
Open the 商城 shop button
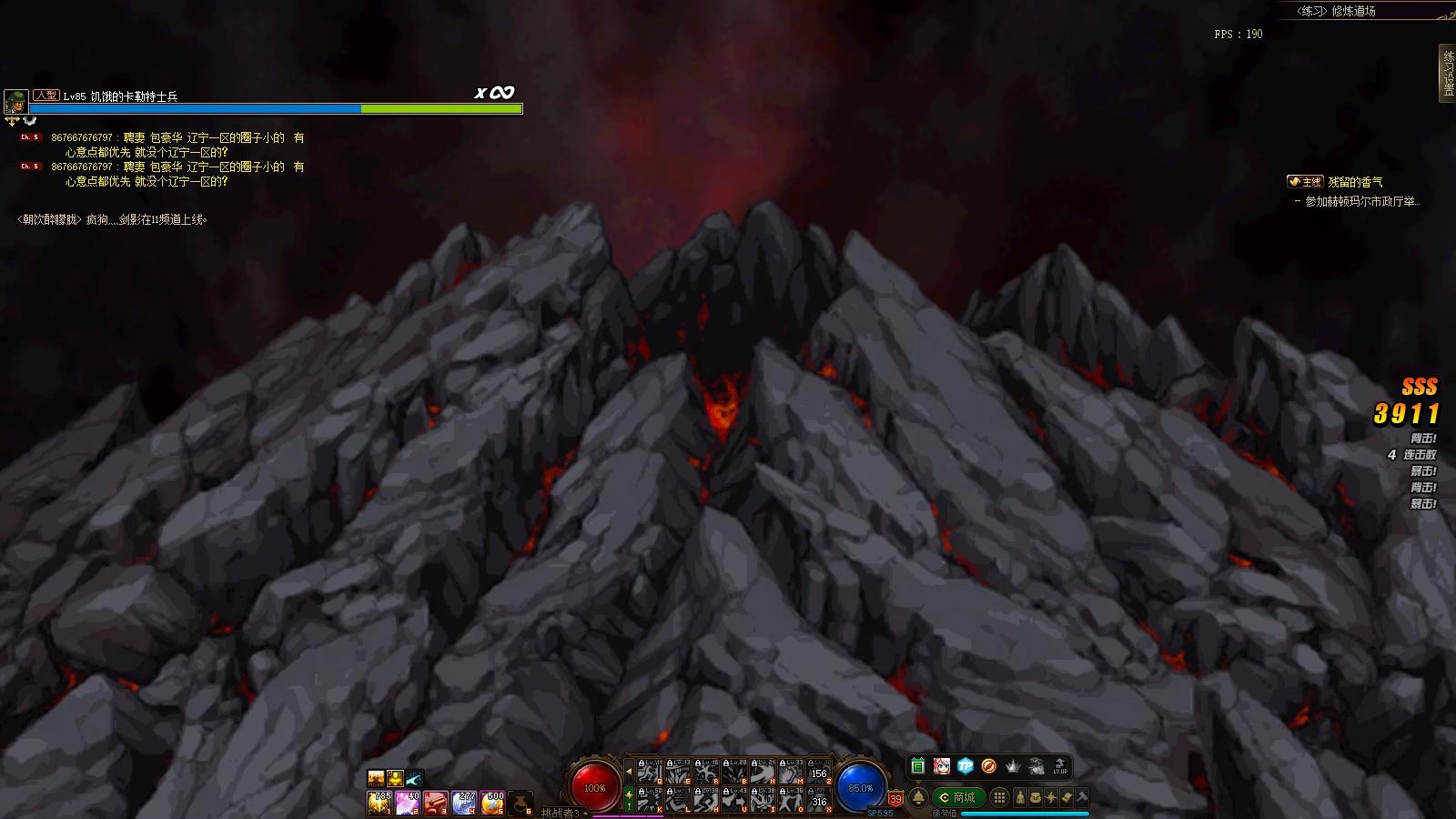click(x=957, y=798)
